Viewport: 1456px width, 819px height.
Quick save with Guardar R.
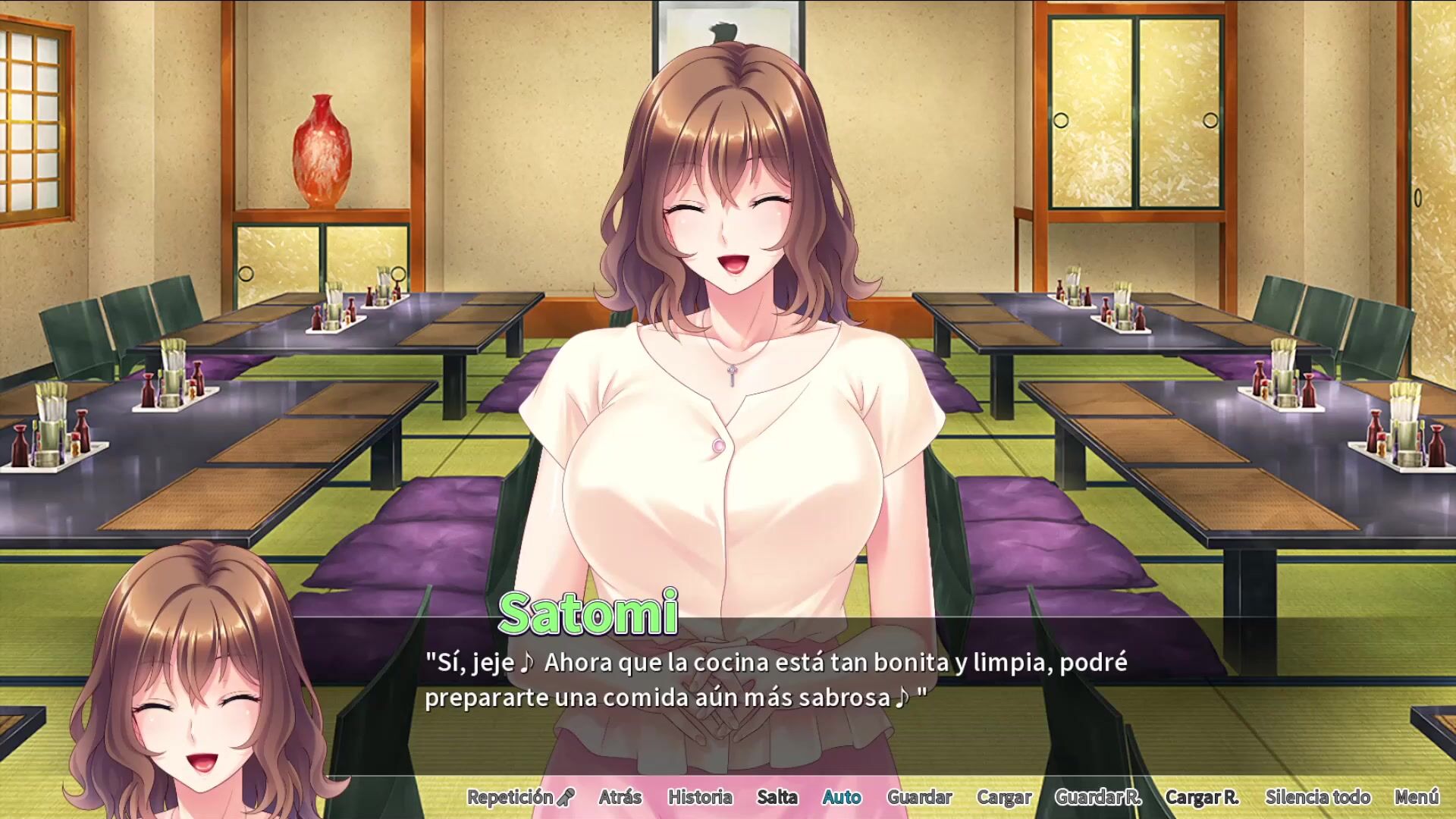[x=1097, y=797]
